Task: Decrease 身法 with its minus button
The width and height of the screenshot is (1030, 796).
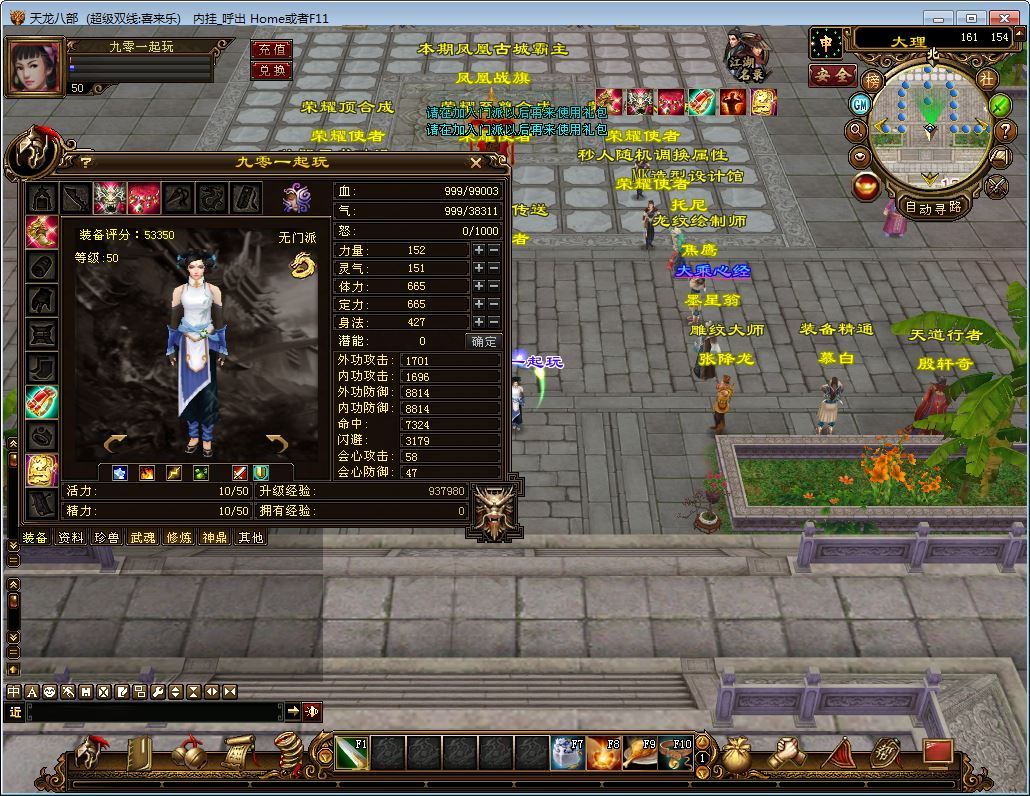Action: coord(493,322)
